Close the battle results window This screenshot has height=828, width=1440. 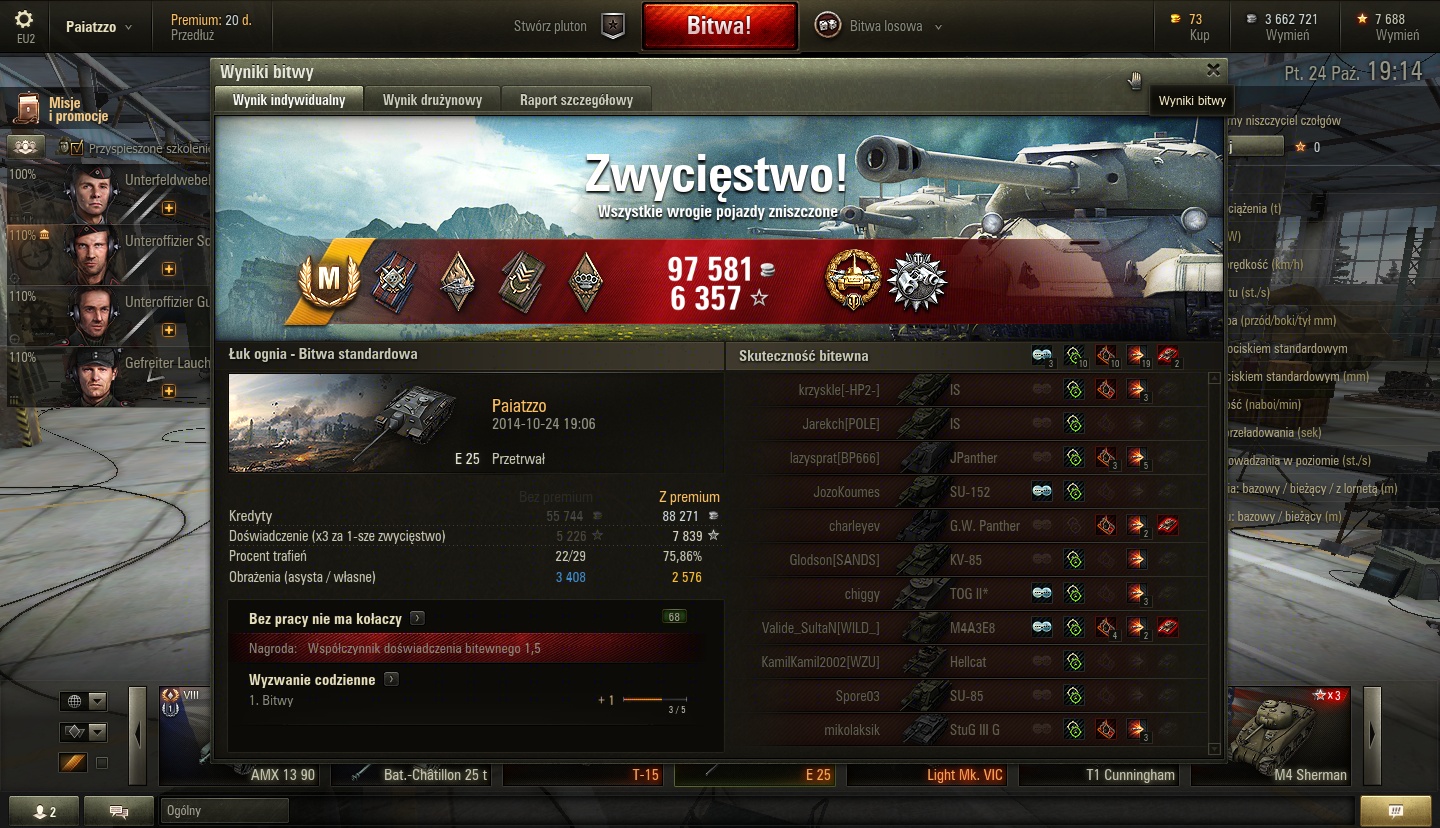(x=1213, y=70)
